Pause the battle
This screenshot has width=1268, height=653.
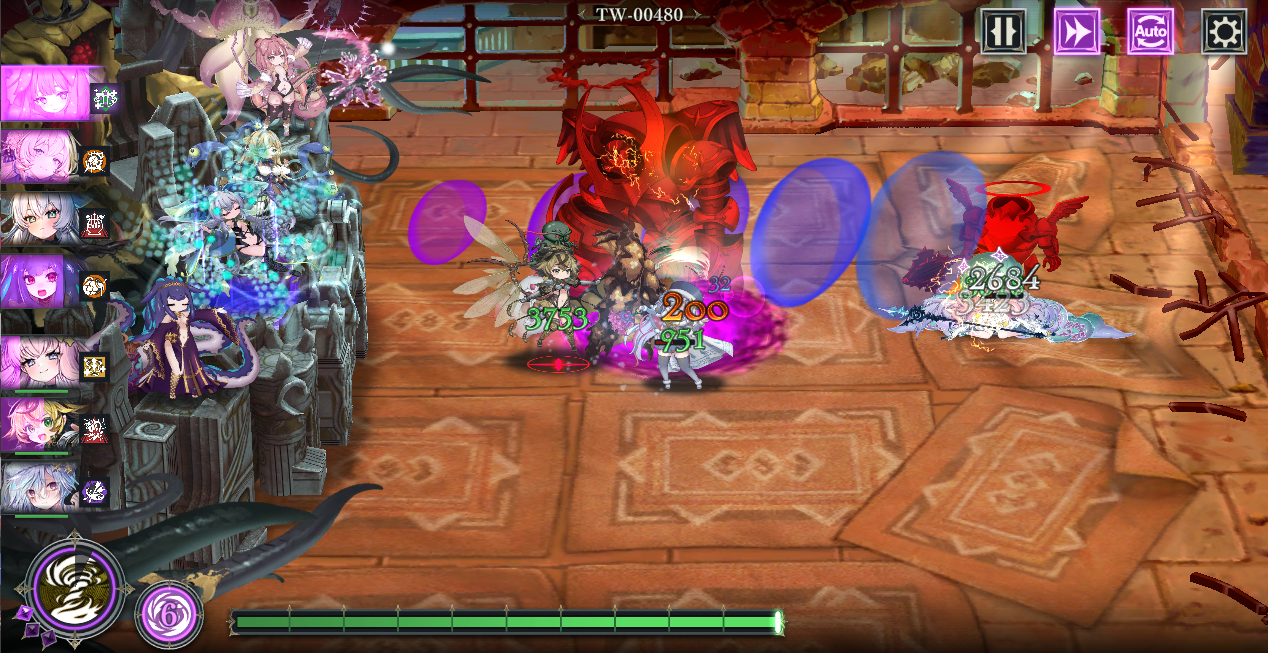pyautogui.click(x=1002, y=32)
